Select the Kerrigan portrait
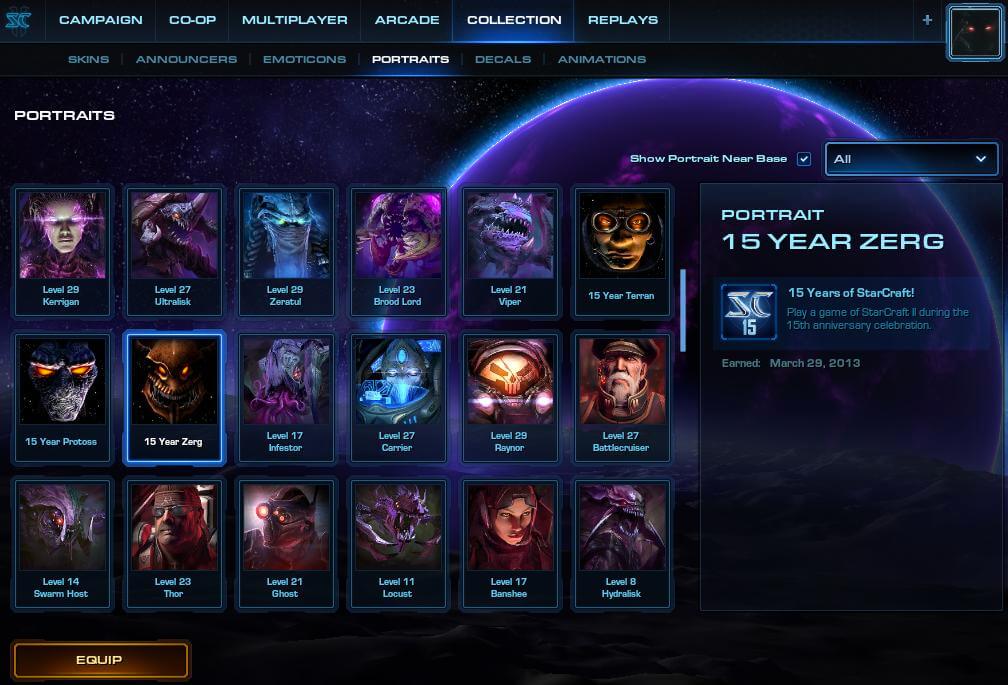The image size is (1008, 685). 62,250
